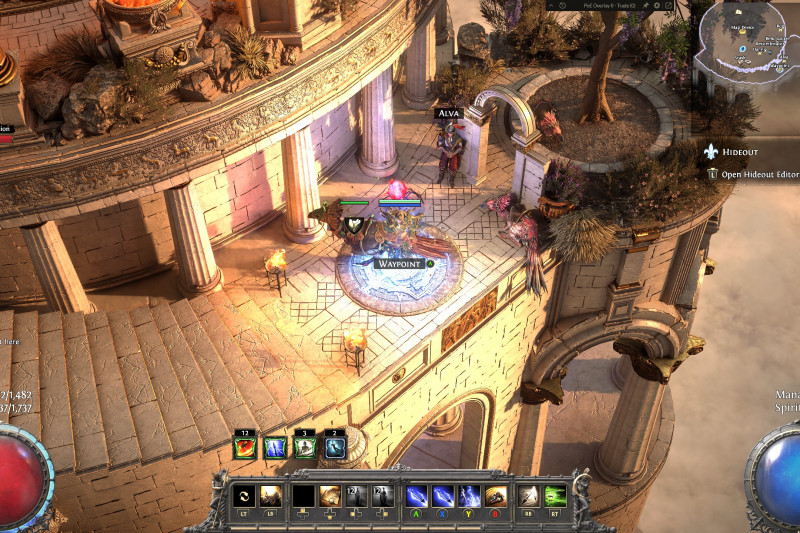Select the green skill on the RT slot
Viewport: 800px width, 533px height.
pos(555,495)
